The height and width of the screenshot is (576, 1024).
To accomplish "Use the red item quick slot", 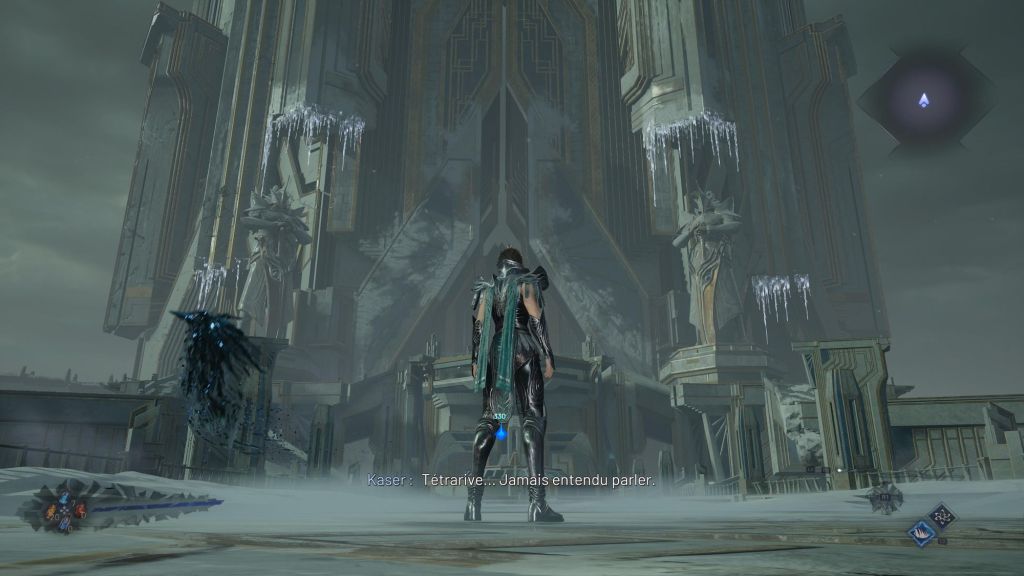I will [x=79, y=511].
